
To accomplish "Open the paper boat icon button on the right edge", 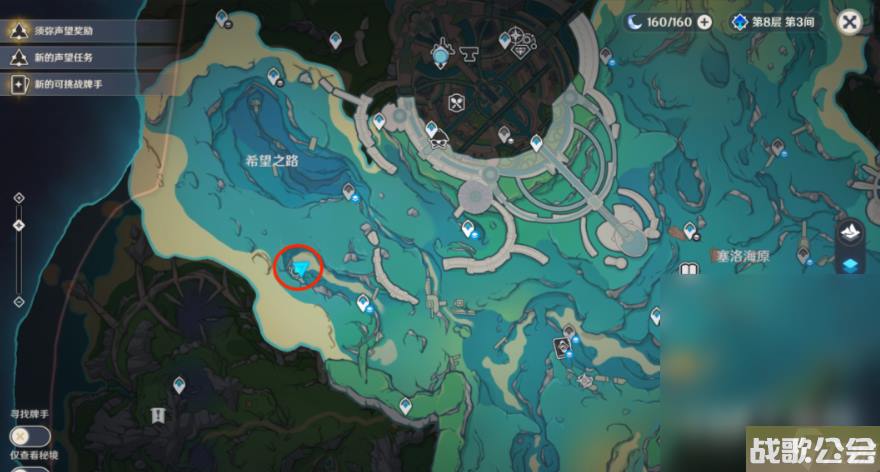I will pos(851,234).
